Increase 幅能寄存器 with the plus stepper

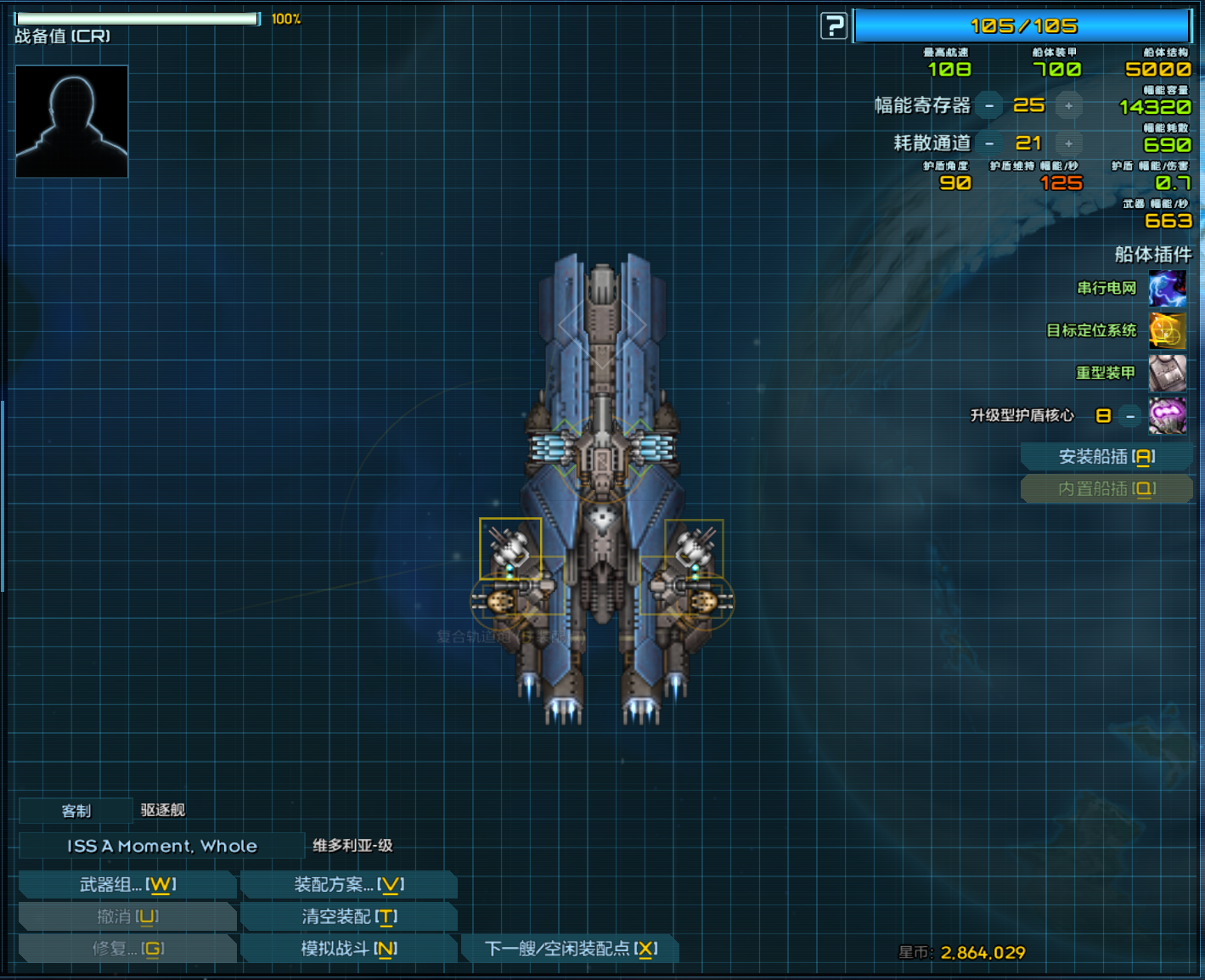pos(1068,105)
